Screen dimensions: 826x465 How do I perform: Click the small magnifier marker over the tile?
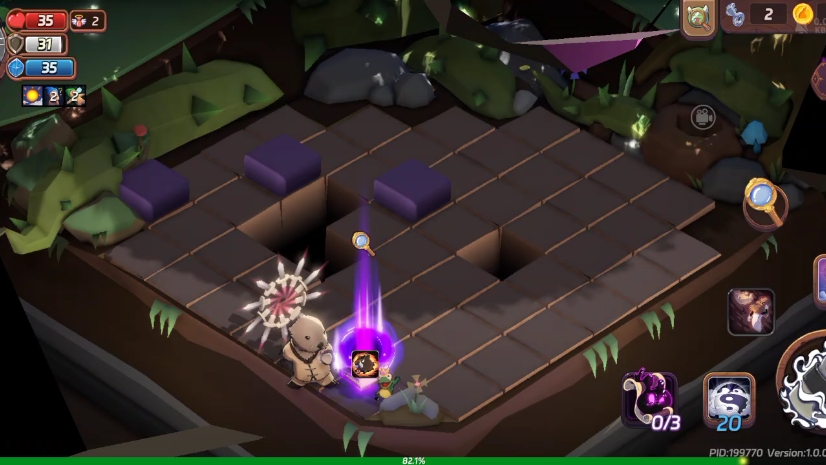click(x=362, y=241)
